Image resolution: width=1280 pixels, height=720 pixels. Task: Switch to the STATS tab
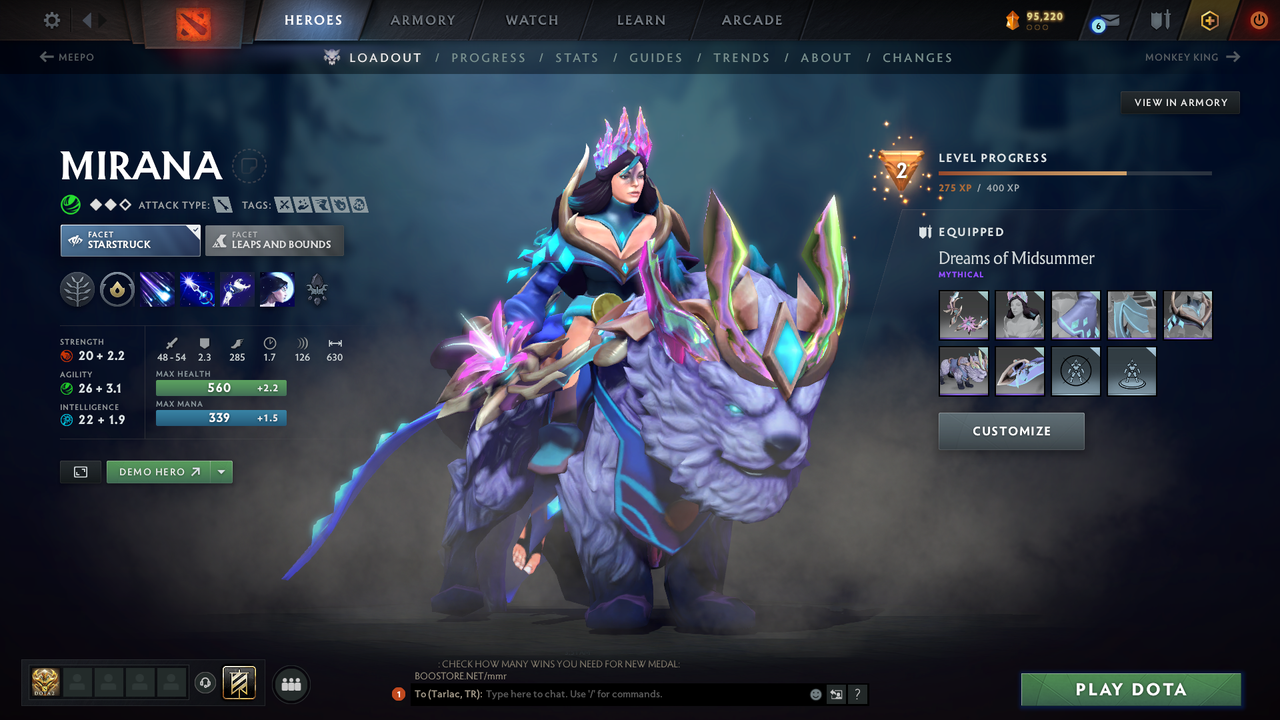click(577, 57)
